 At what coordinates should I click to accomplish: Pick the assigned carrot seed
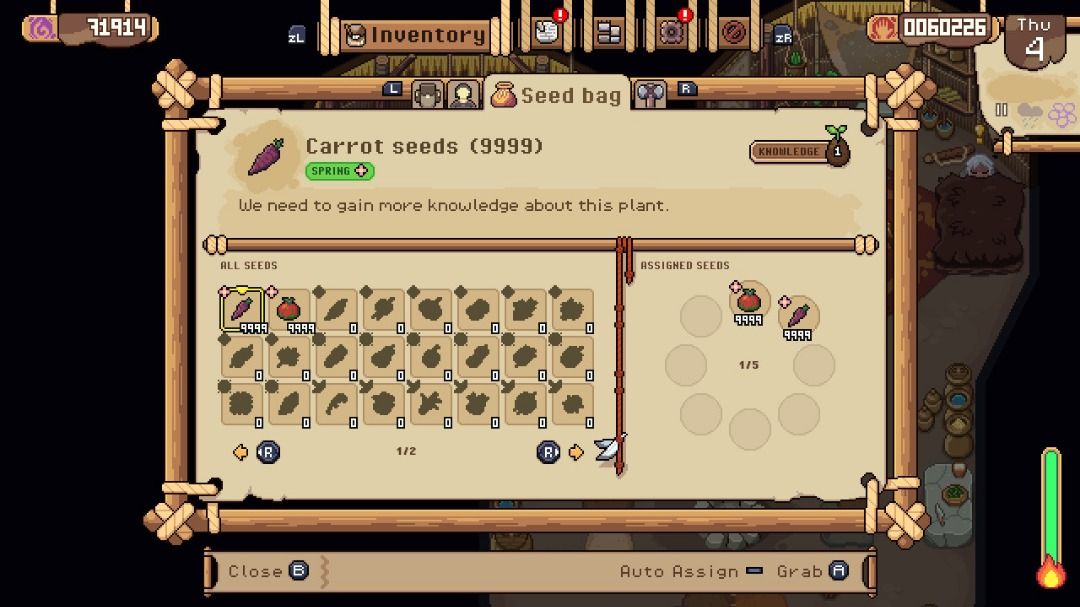pyautogui.click(x=798, y=316)
